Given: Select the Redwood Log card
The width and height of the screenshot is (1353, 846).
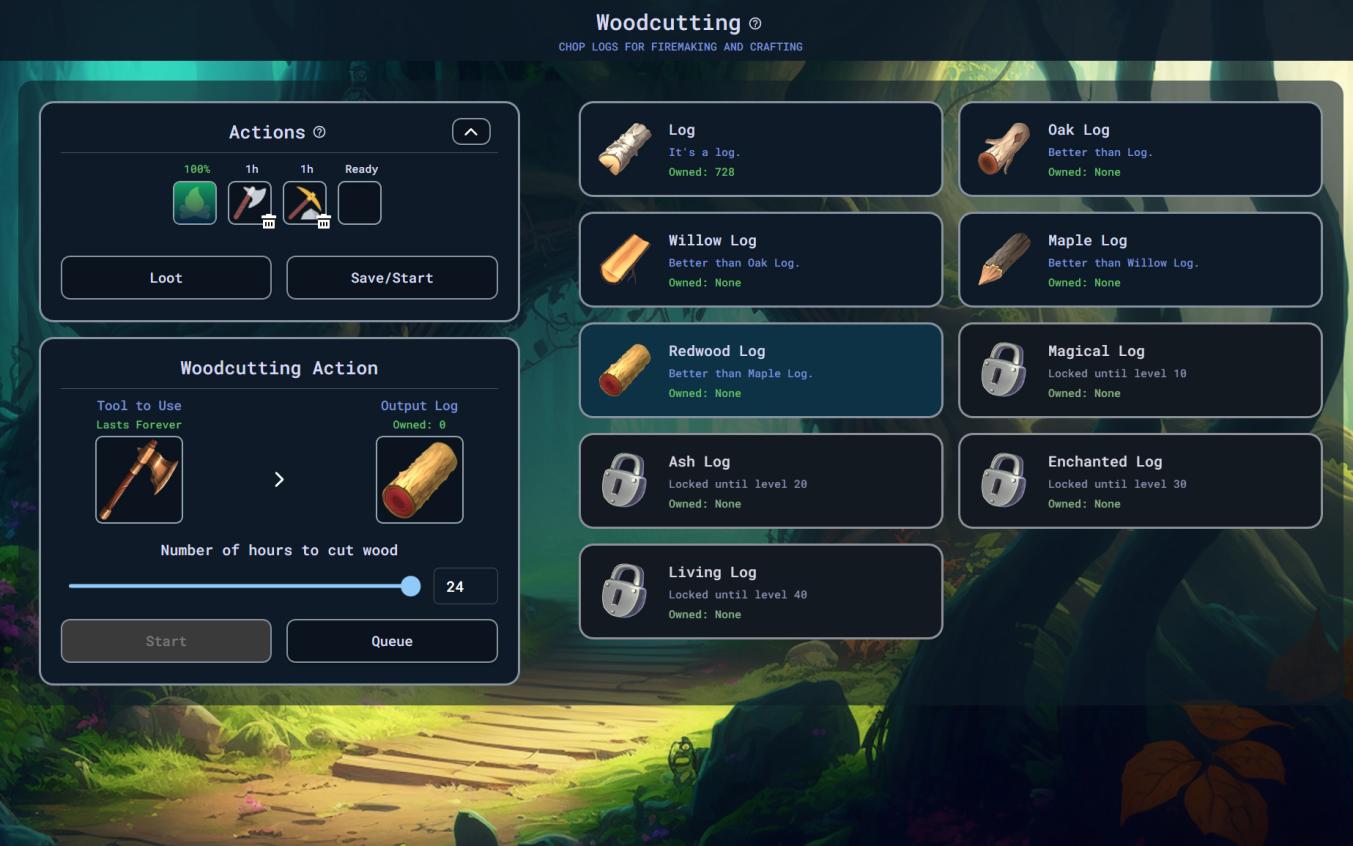Looking at the screenshot, I should pyautogui.click(x=760, y=370).
